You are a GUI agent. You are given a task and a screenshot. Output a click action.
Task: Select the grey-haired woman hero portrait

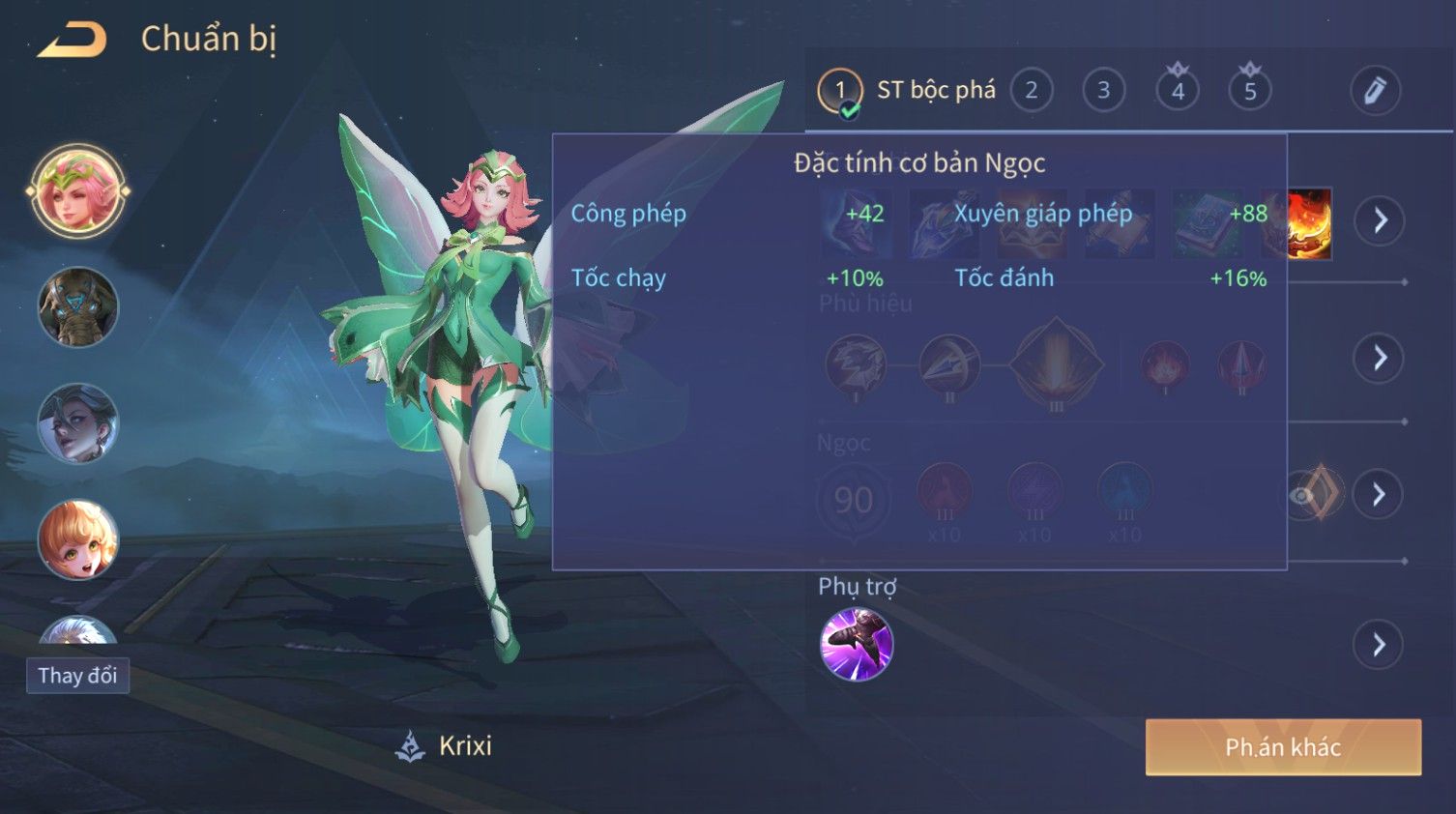click(77, 423)
